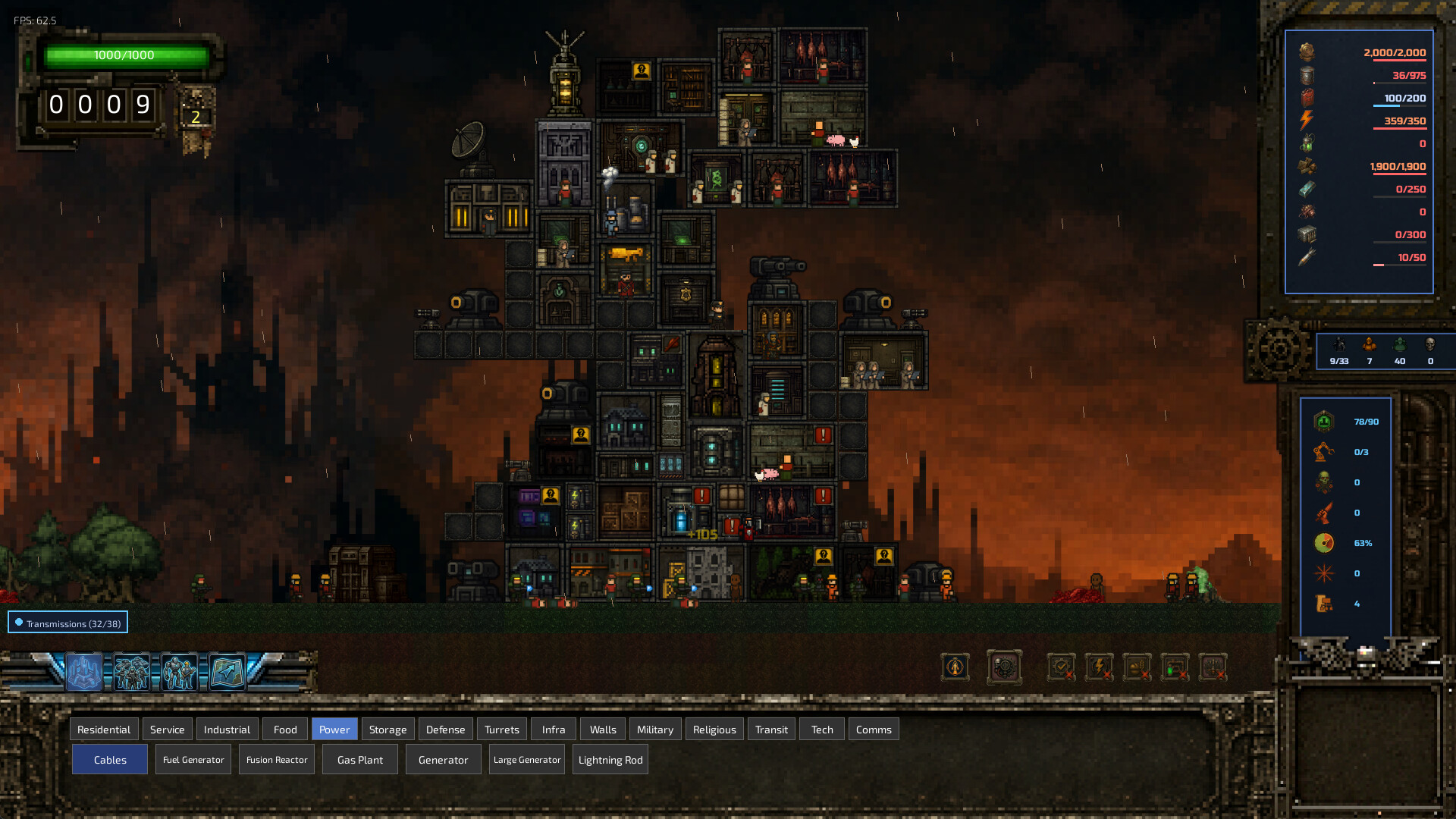
Task: Toggle the lightning bolt power overlay
Action: tap(1099, 668)
